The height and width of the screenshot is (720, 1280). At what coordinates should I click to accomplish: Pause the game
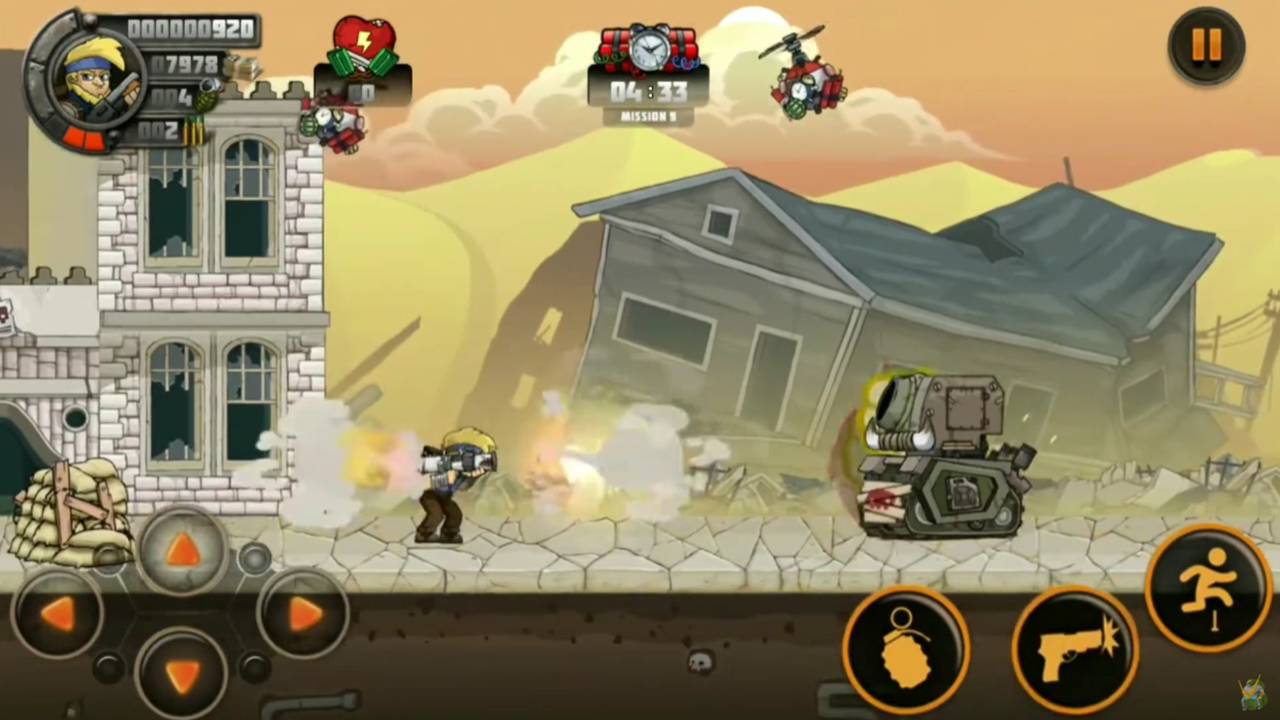(x=1206, y=45)
